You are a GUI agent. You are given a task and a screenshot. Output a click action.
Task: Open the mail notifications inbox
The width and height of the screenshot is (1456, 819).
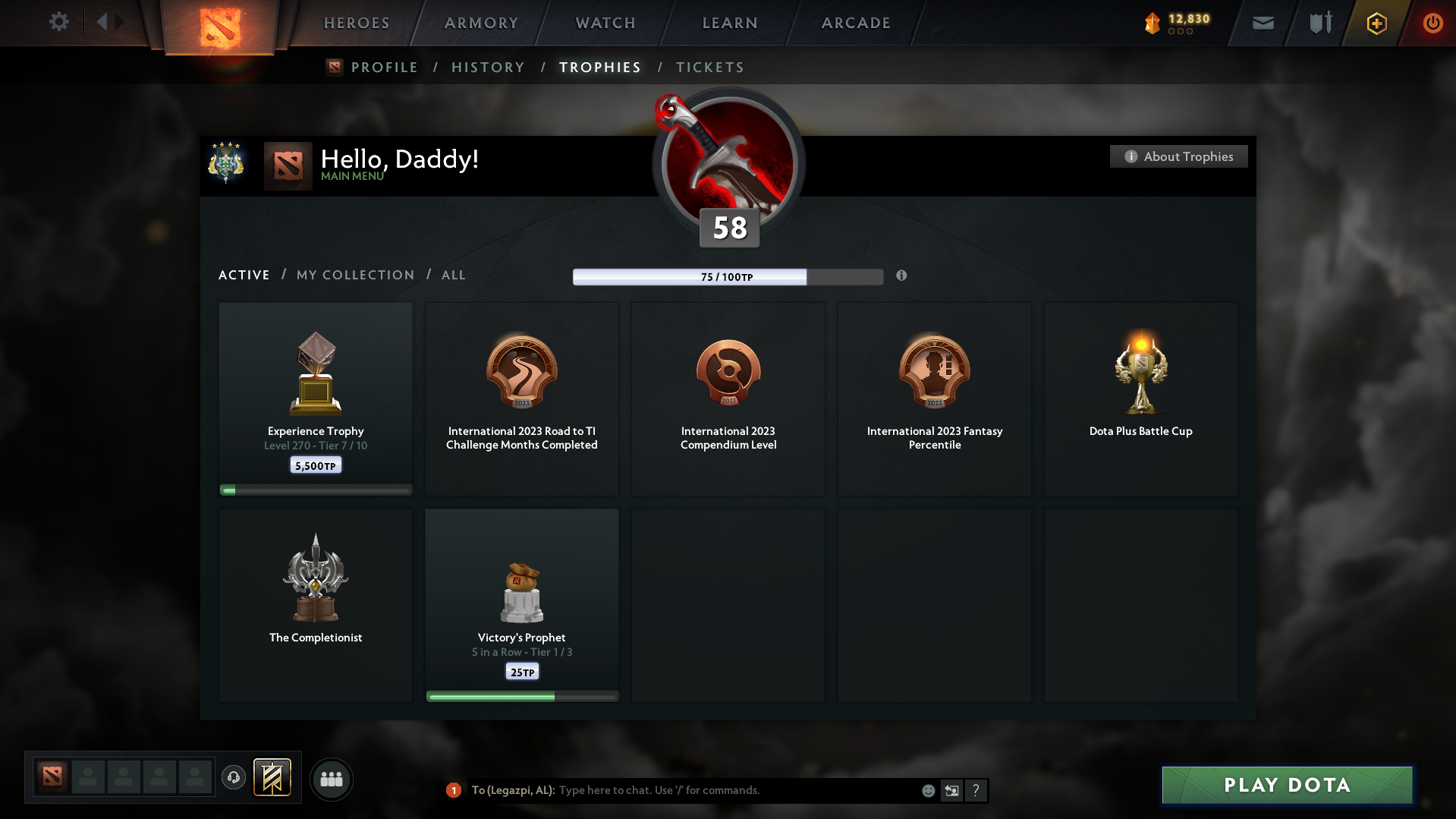click(1263, 22)
